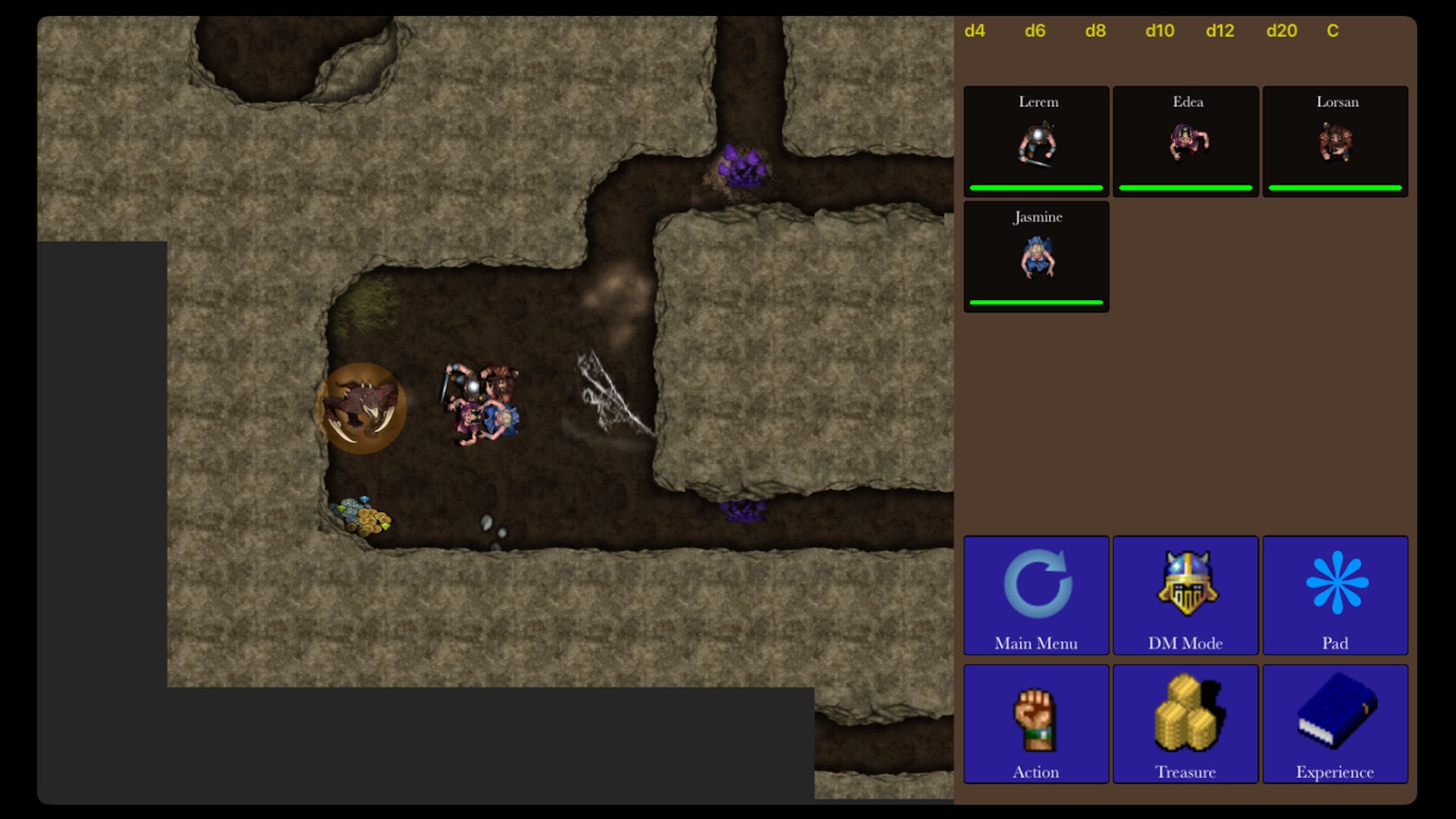The width and height of the screenshot is (1456, 819).
Task: Click the highlighted boar creature token
Action: [x=362, y=407]
